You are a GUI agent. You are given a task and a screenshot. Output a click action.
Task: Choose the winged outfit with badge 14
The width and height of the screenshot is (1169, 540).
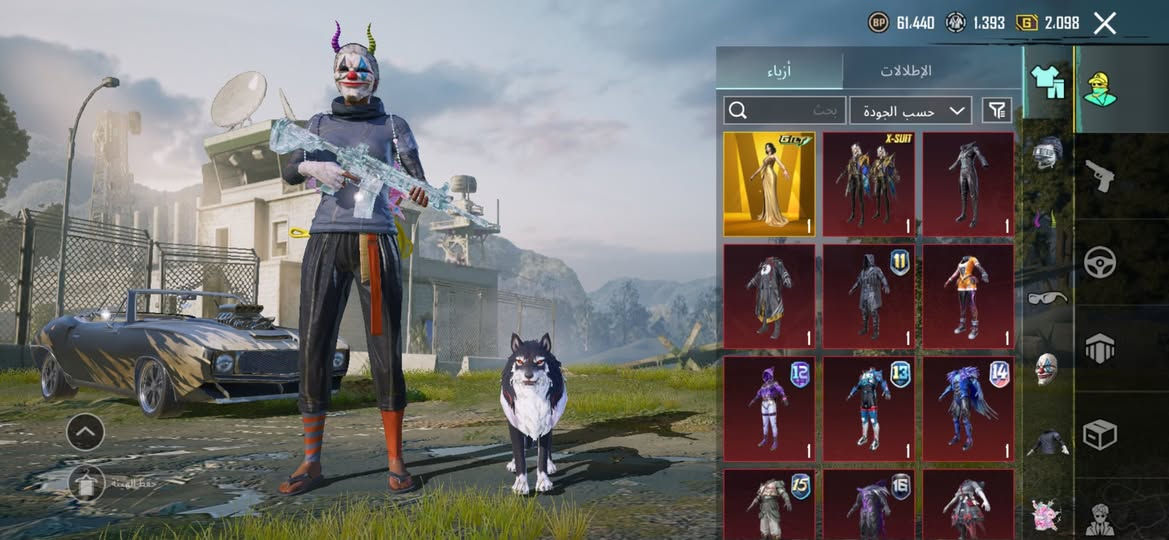[967, 408]
